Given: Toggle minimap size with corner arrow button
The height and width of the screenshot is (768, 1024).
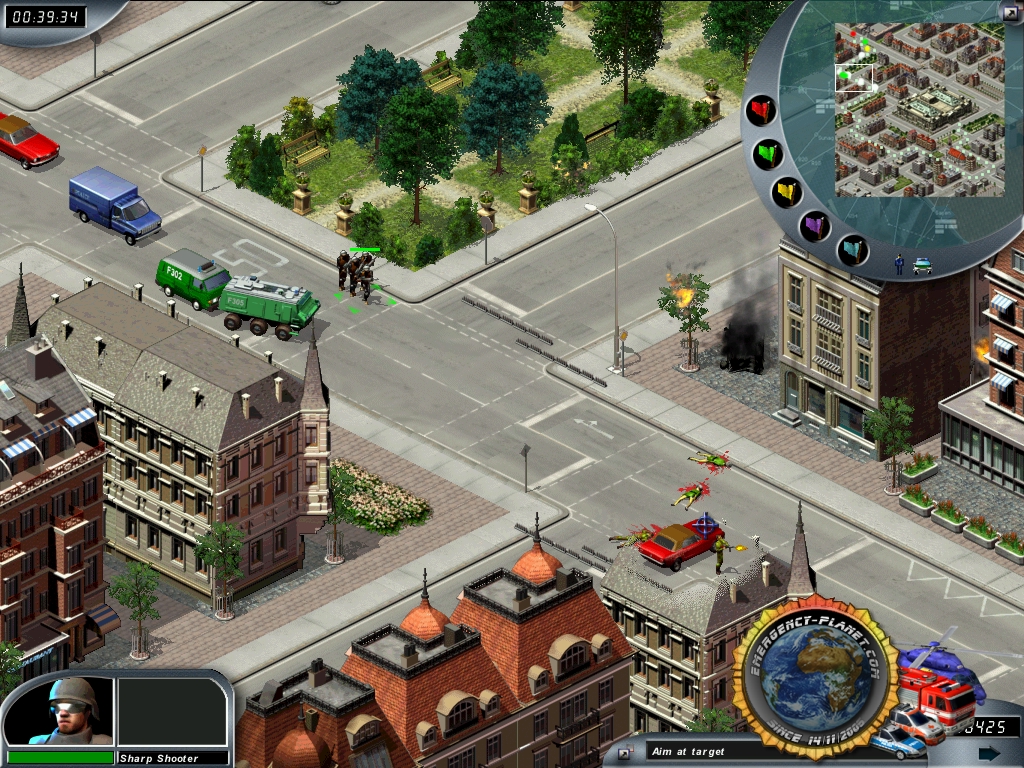Looking at the screenshot, I should pyautogui.click(x=1010, y=12).
